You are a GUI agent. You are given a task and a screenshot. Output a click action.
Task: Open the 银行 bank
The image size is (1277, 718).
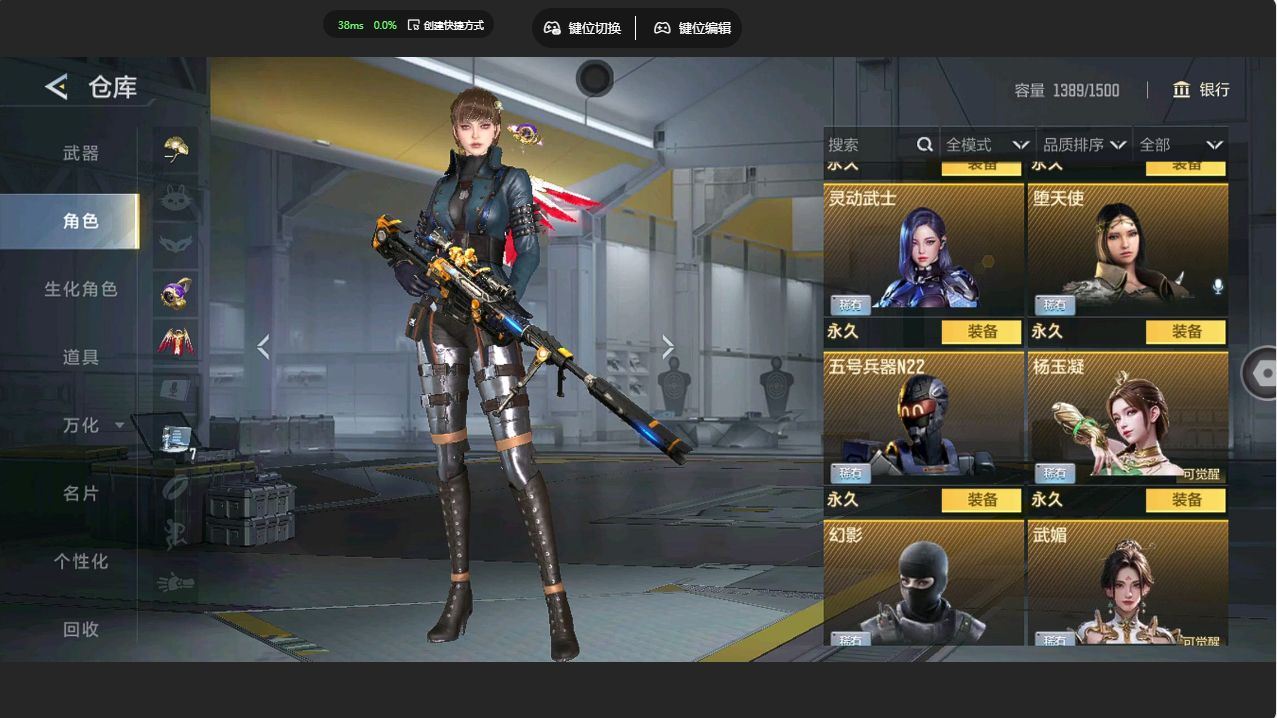tap(1201, 90)
